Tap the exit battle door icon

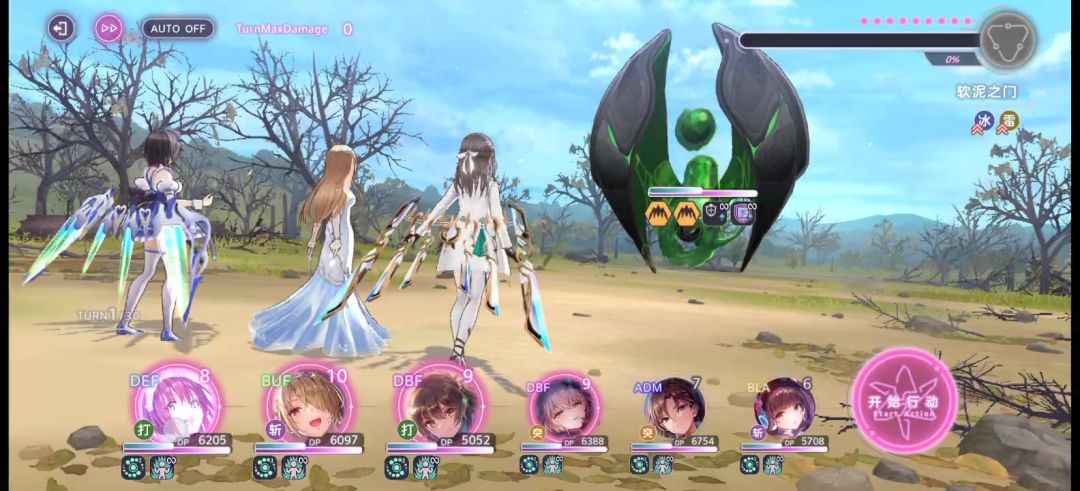click(x=62, y=28)
